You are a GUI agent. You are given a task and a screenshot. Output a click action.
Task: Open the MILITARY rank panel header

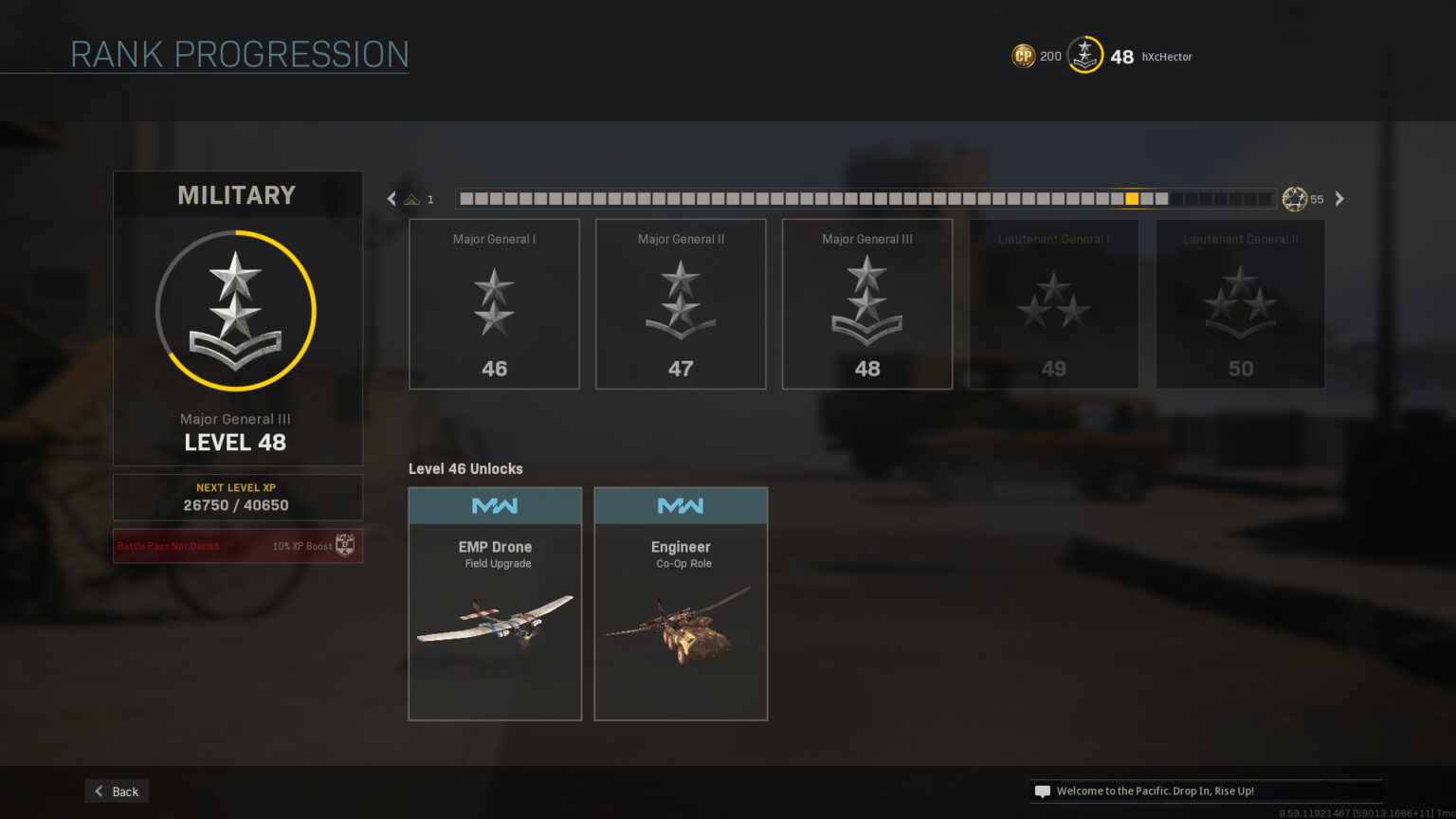pos(237,194)
